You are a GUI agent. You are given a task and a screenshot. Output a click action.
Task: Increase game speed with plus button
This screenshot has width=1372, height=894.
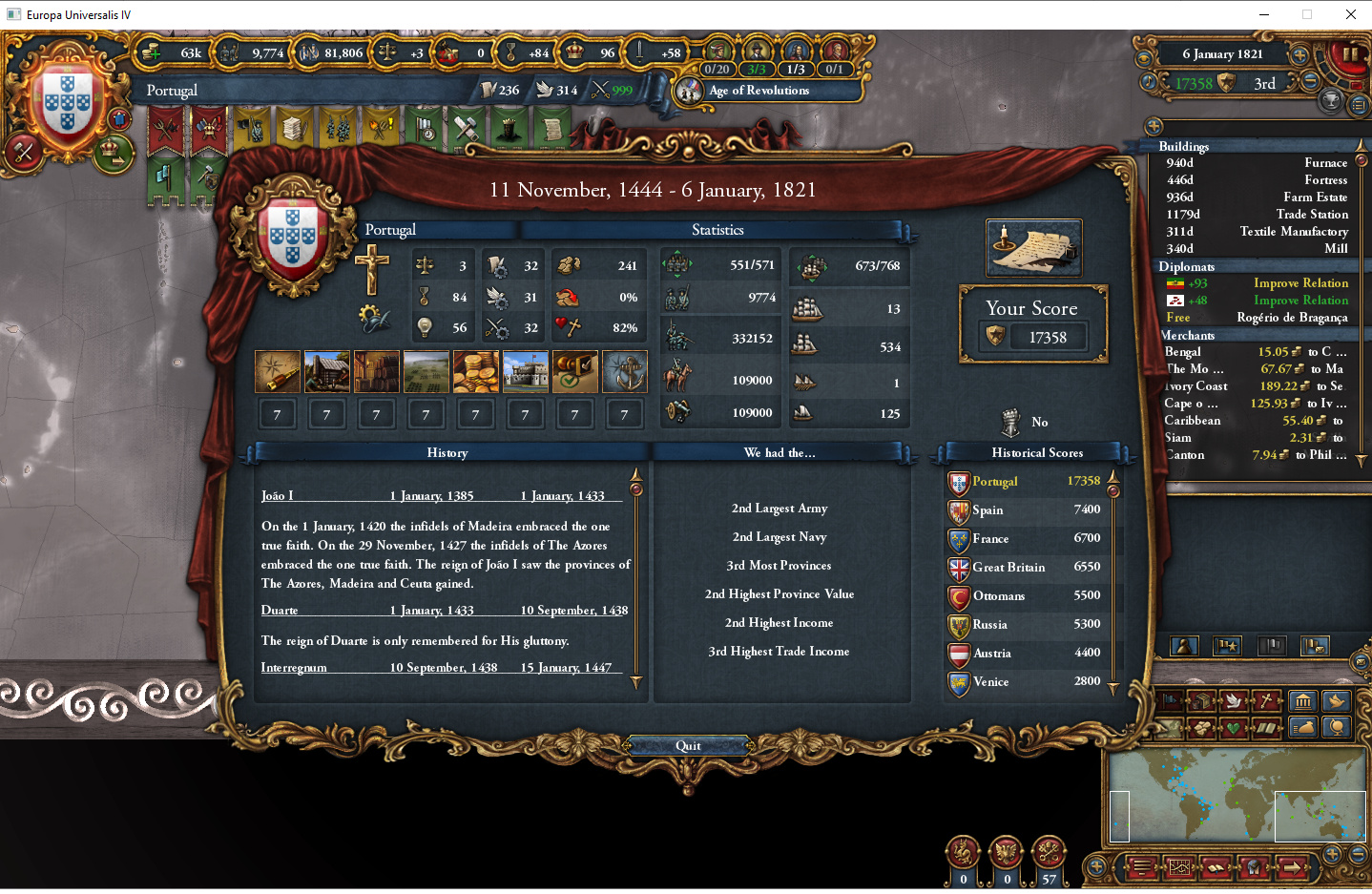(1299, 54)
